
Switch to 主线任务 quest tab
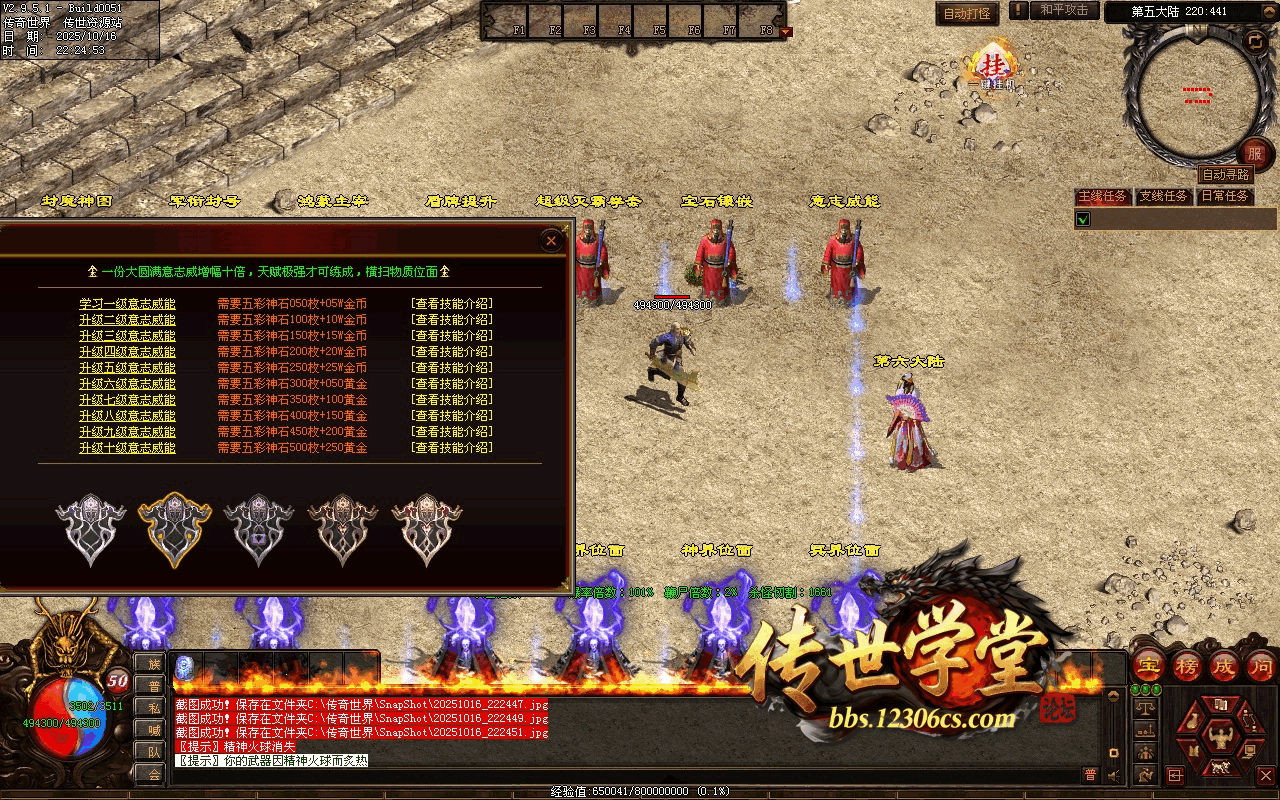pyautogui.click(x=1103, y=197)
